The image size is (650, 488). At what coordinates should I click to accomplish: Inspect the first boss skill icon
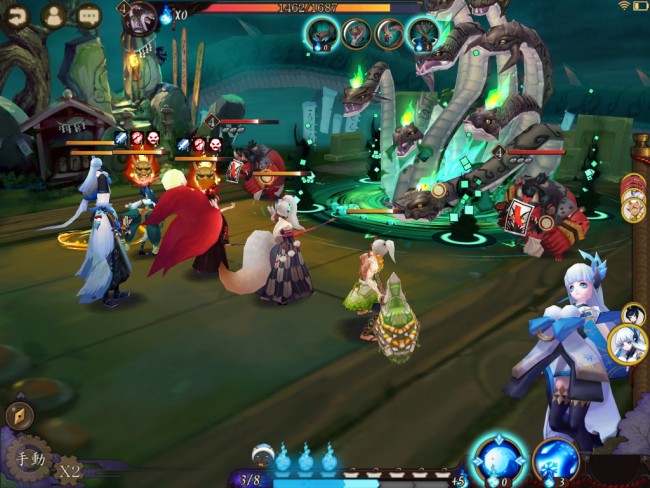[x=321, y=34]
